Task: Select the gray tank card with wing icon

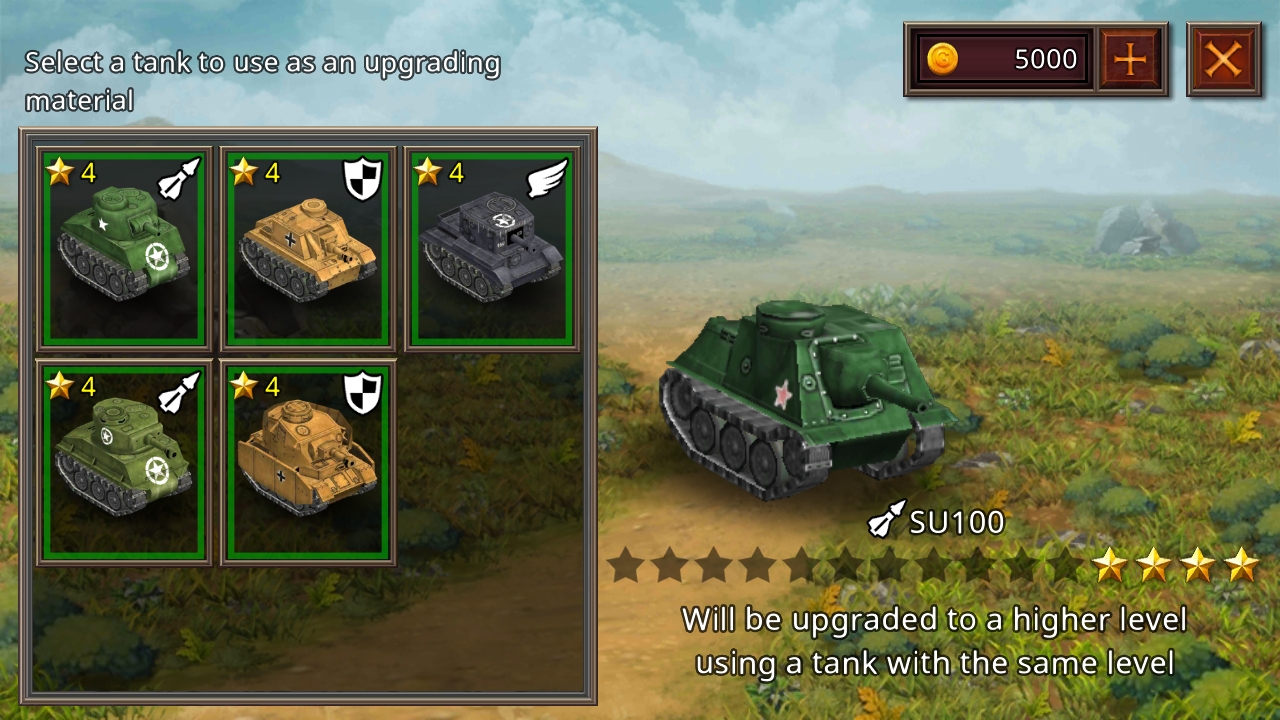Action: tap(491, 249)
